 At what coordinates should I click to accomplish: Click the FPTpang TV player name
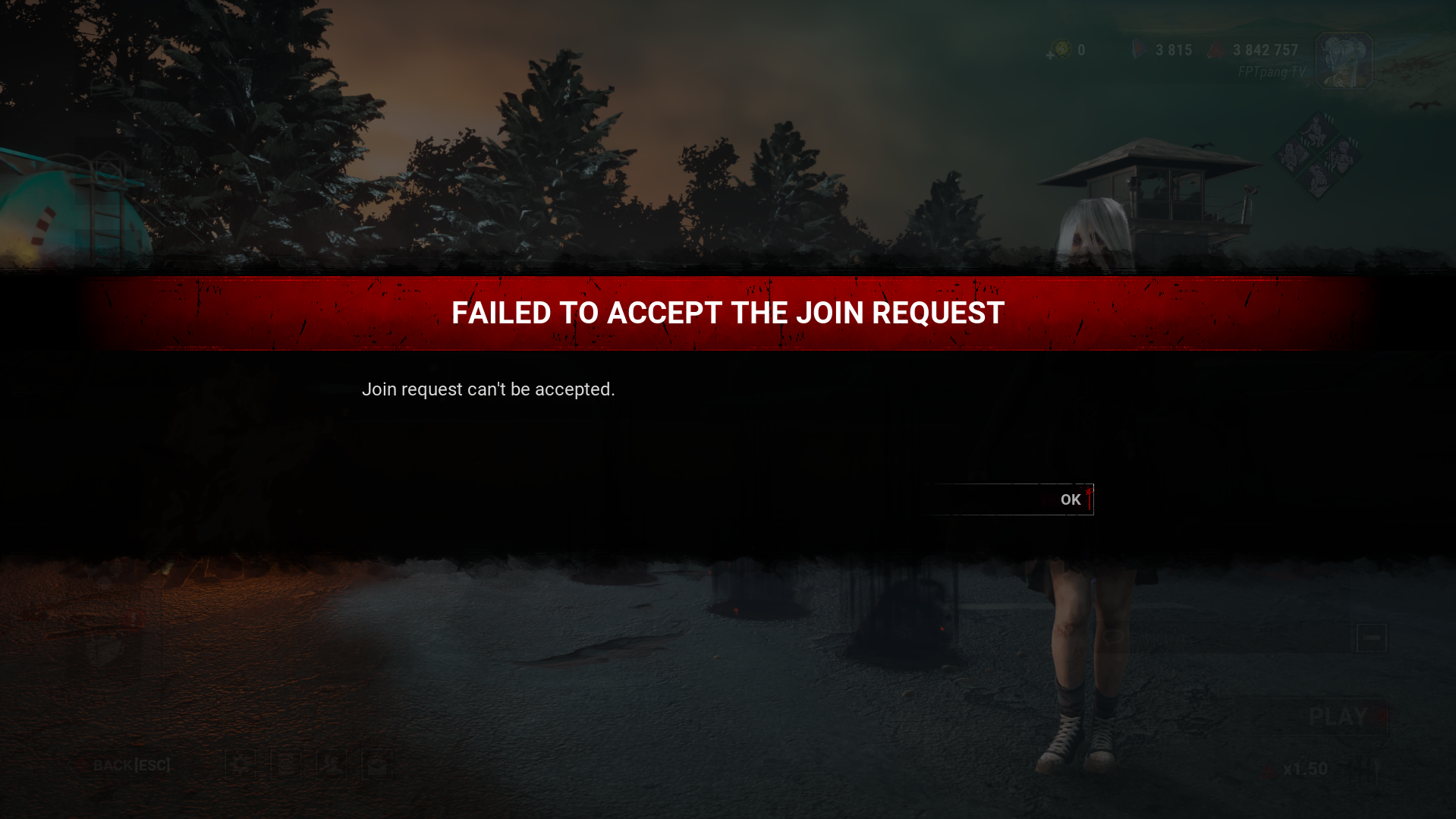[x=1272, y=71]
